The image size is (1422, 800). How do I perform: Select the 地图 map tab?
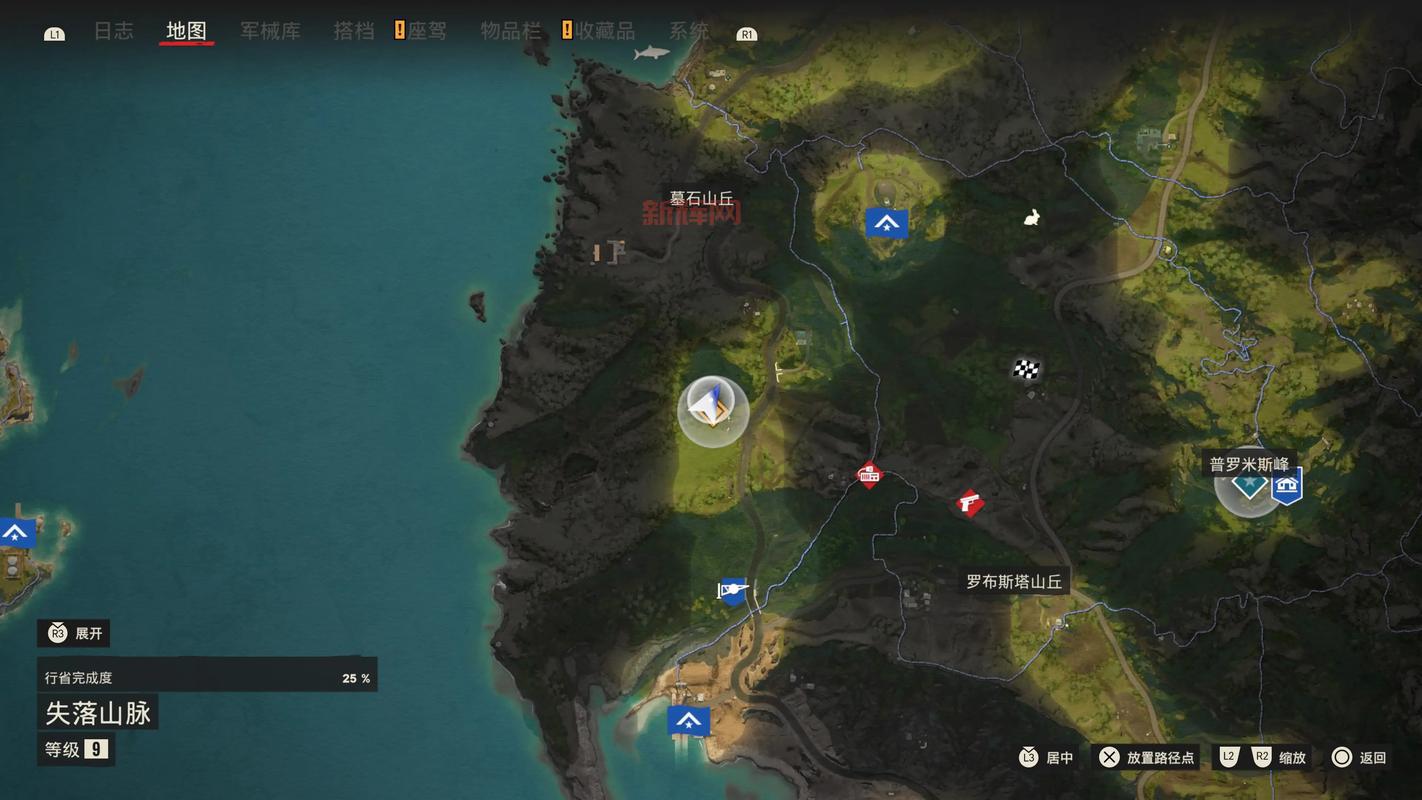coord(186,31)
